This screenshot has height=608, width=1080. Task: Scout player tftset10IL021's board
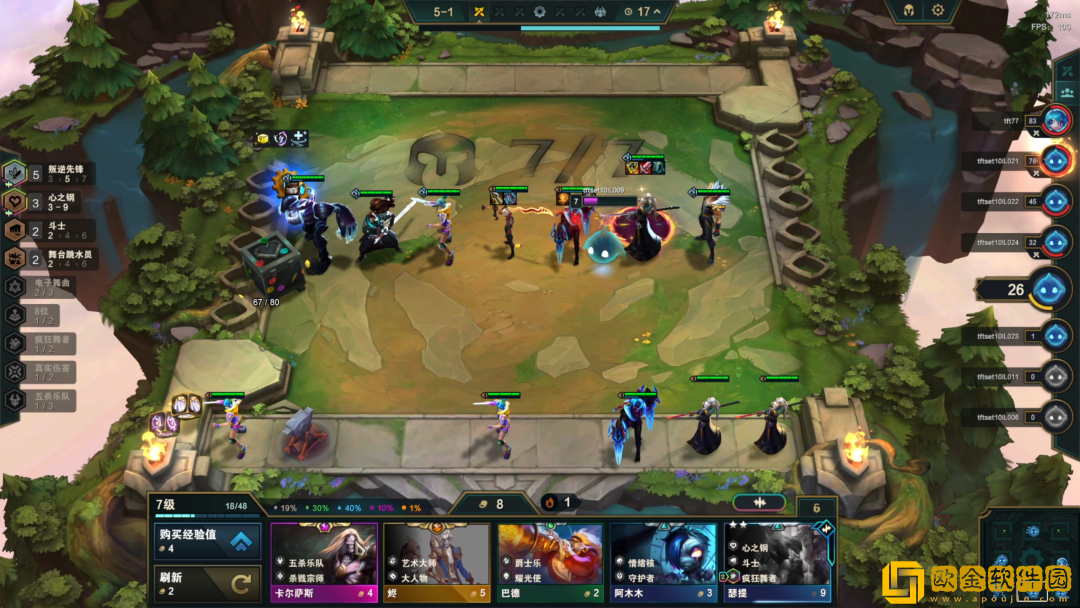pyautogui.click(x=1057, y=160)
